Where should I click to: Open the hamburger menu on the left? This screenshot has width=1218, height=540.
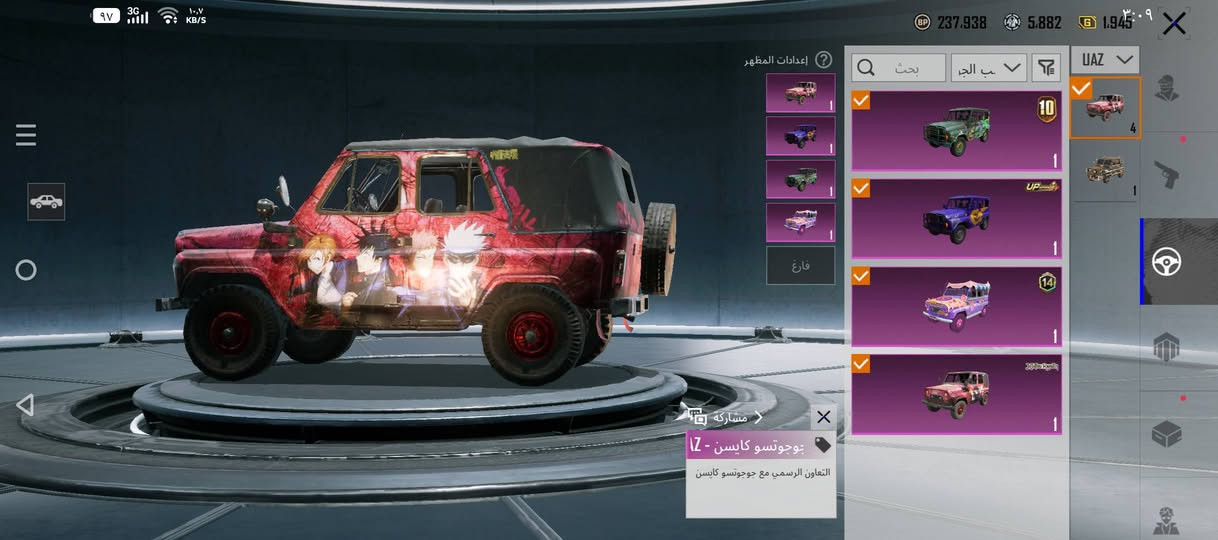26,135
